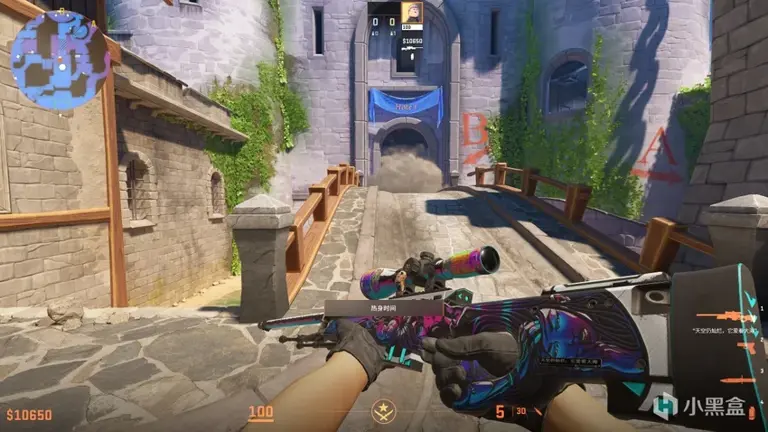The width and height of the screenshot is (768, 432).
Task: Click the circular minimap radar
Action: tap(60, 58)
